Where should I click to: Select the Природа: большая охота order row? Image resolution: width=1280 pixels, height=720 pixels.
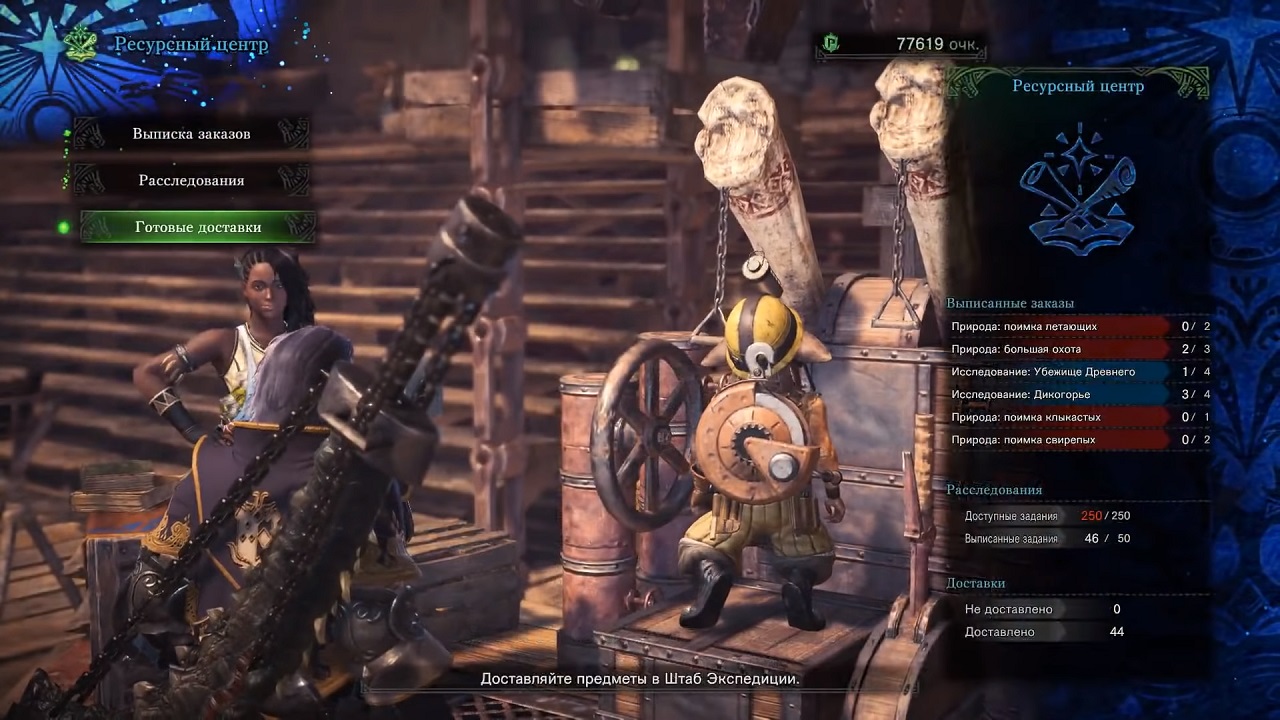(1078, 349)
